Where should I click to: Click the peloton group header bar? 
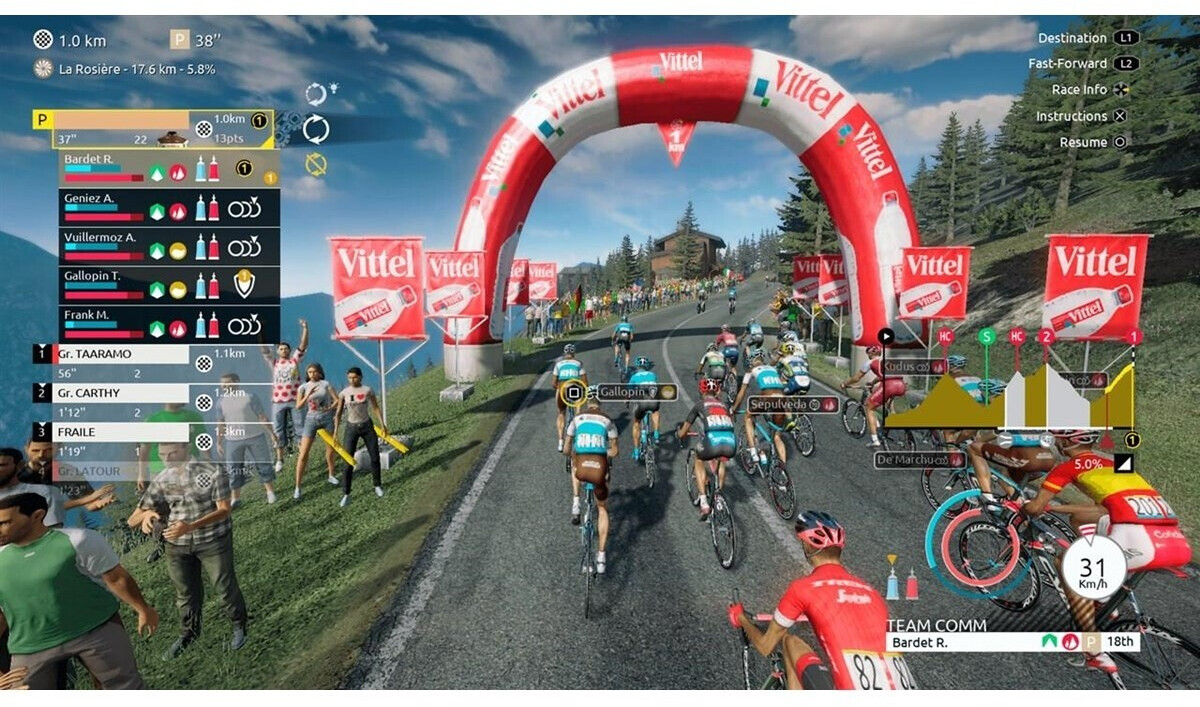click(x=150, y=129)
